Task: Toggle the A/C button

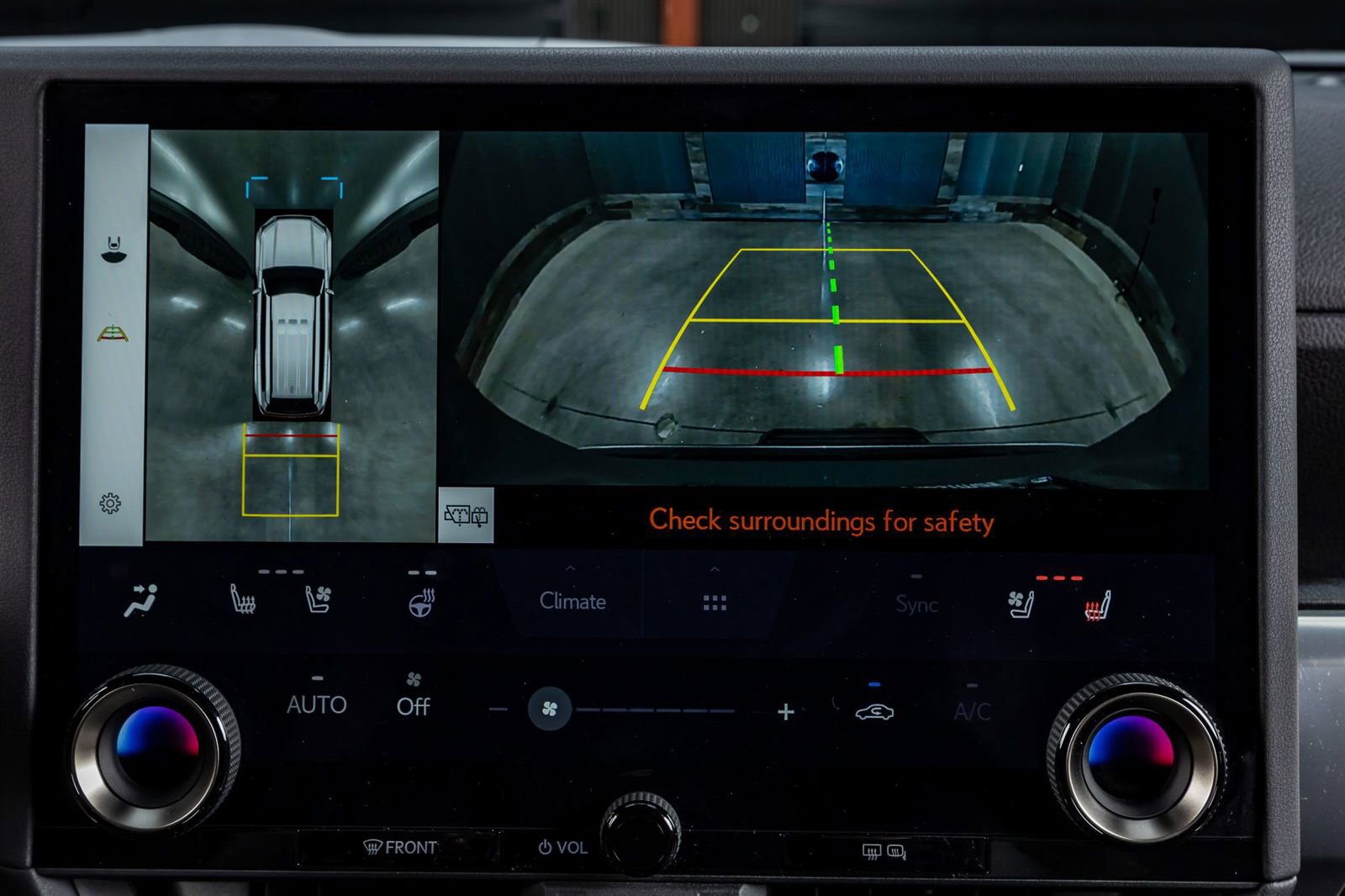Action: [972, 713]
